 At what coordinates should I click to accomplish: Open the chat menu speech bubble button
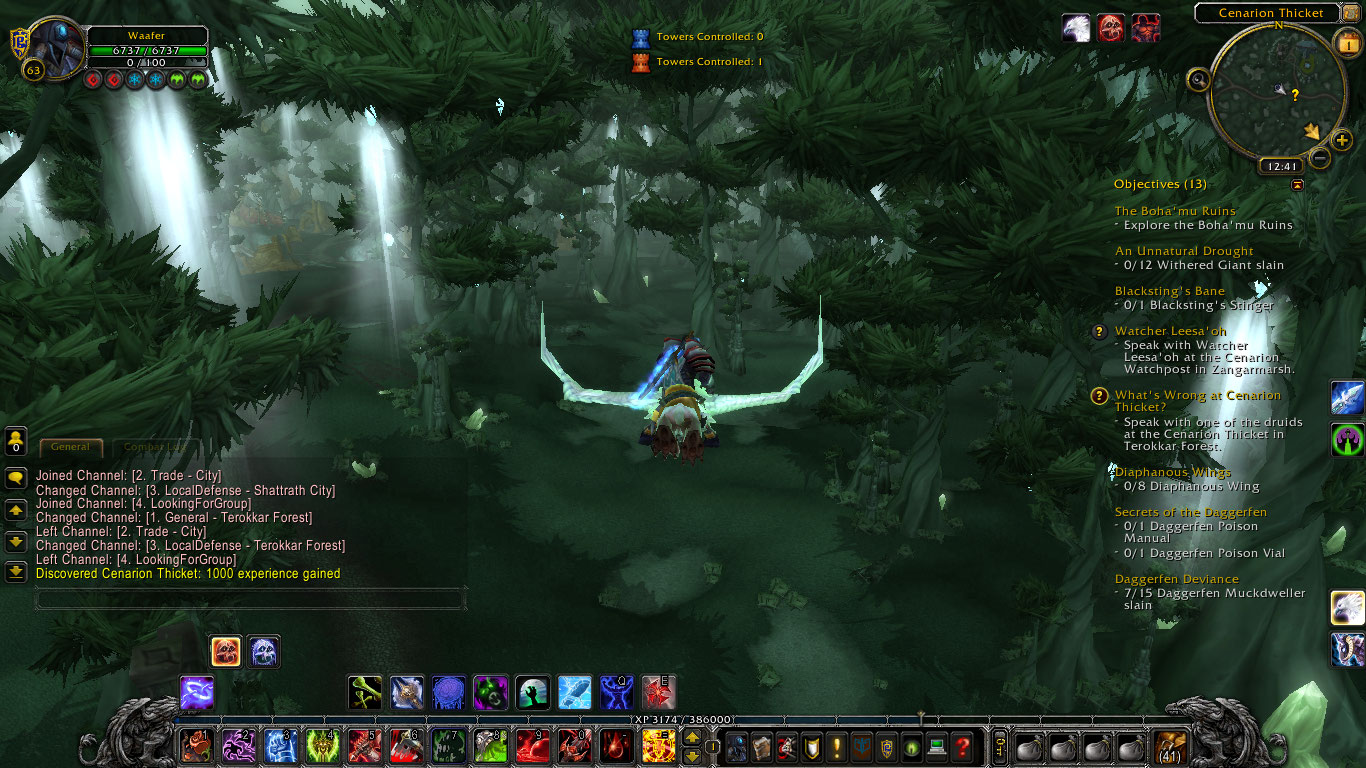click(x=16, y=478)
